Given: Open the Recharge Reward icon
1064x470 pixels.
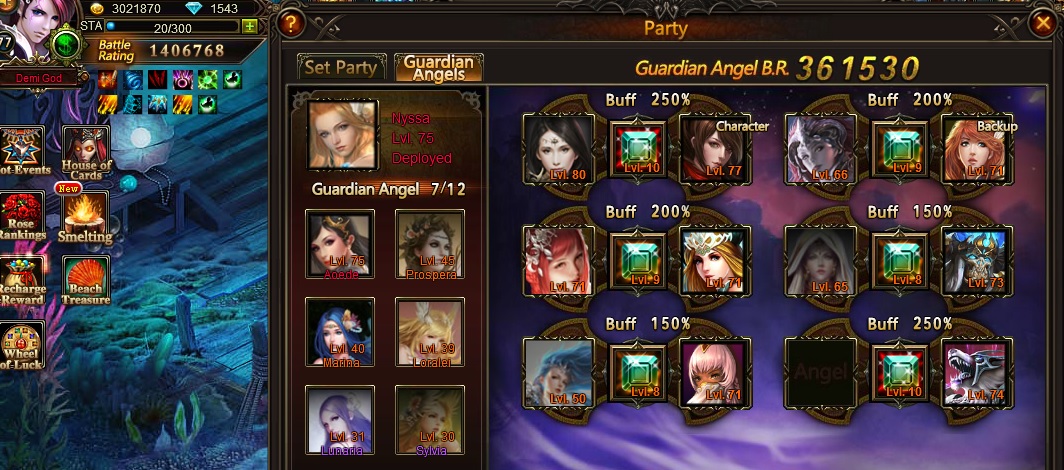Looking at the screenshot, I should (x=22, y=282).
